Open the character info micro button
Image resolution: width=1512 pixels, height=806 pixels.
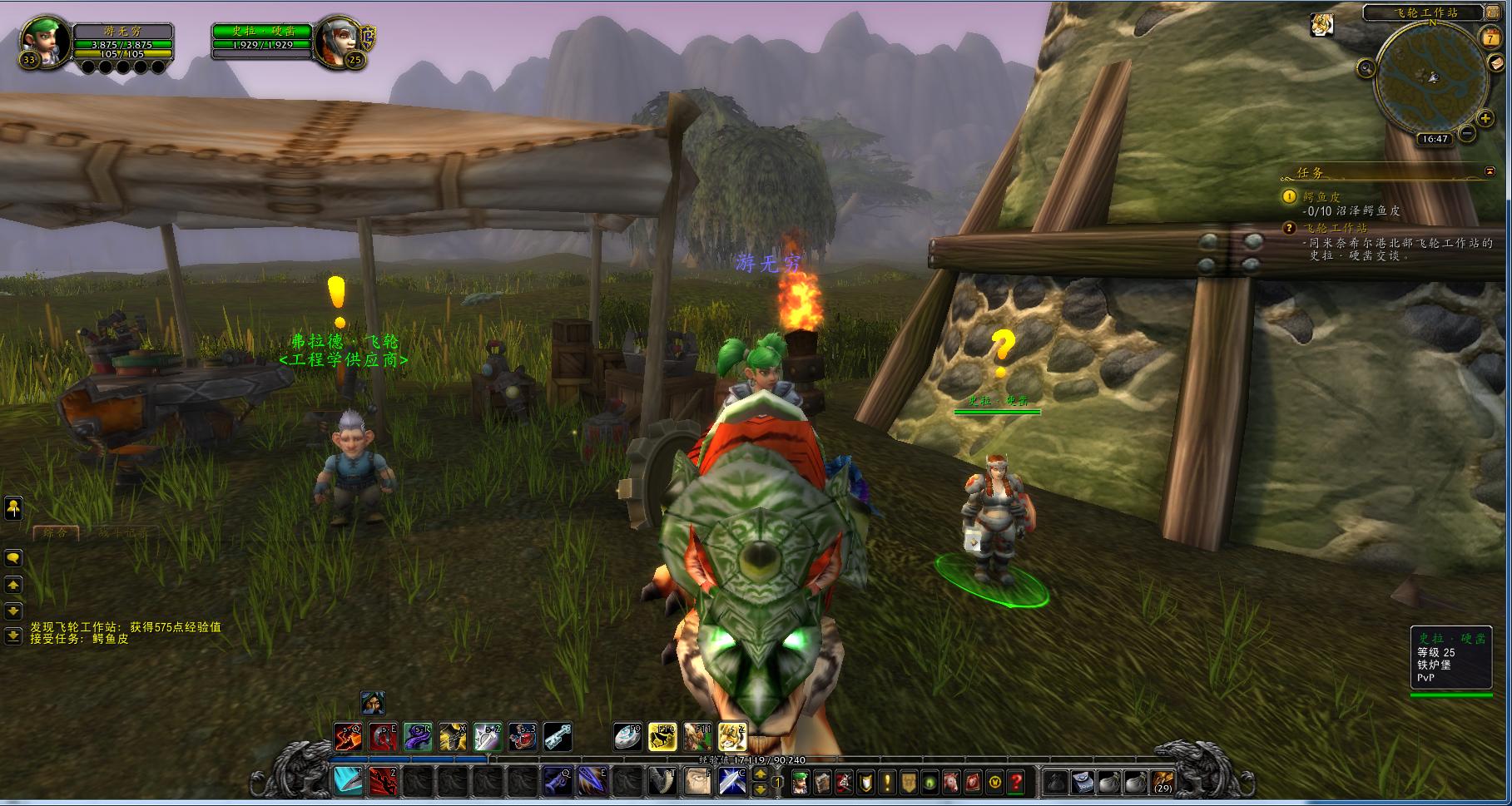click(800, 782)
